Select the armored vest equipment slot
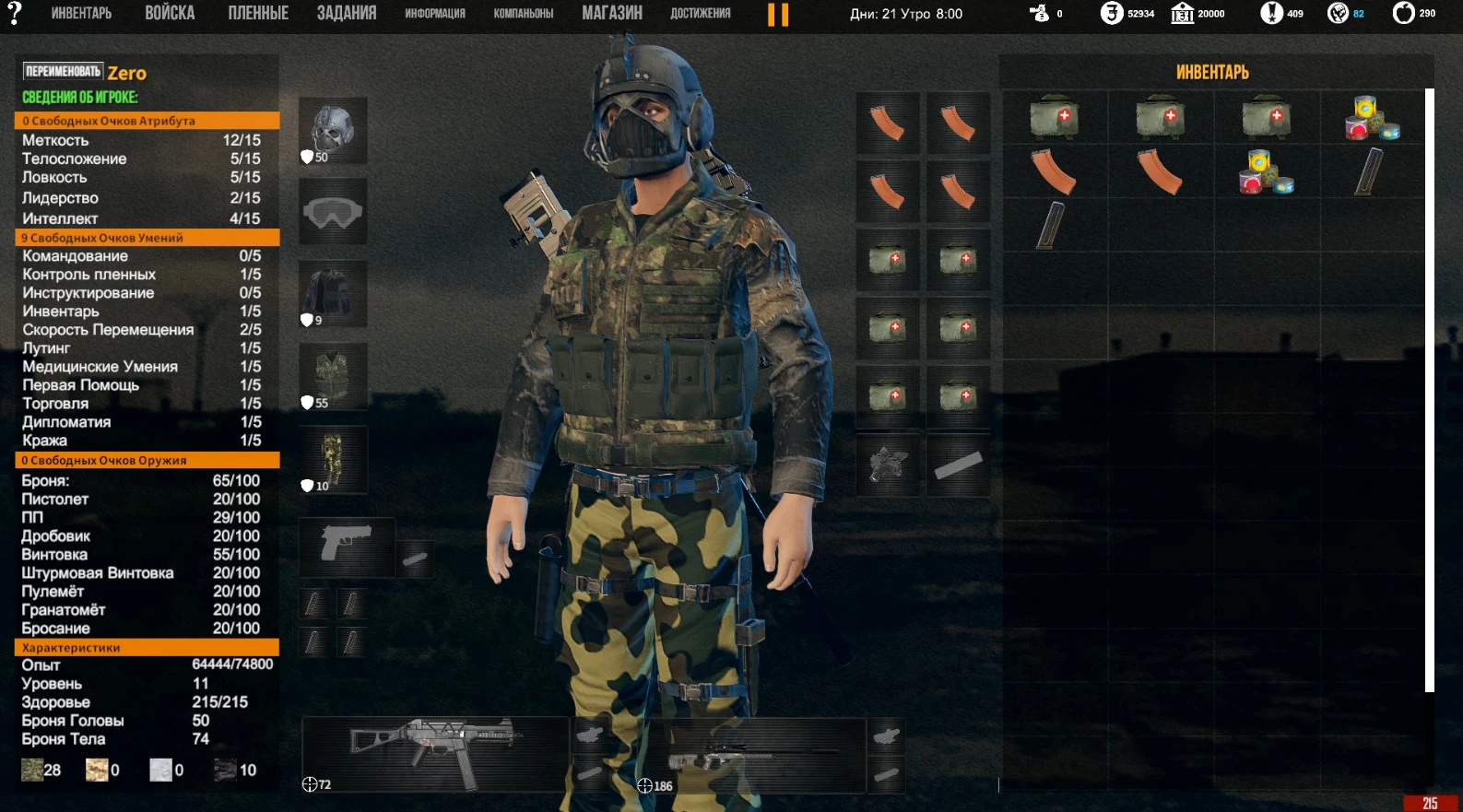The width and height of the screenshot is (1463, 812). click(x=332, y=377)
